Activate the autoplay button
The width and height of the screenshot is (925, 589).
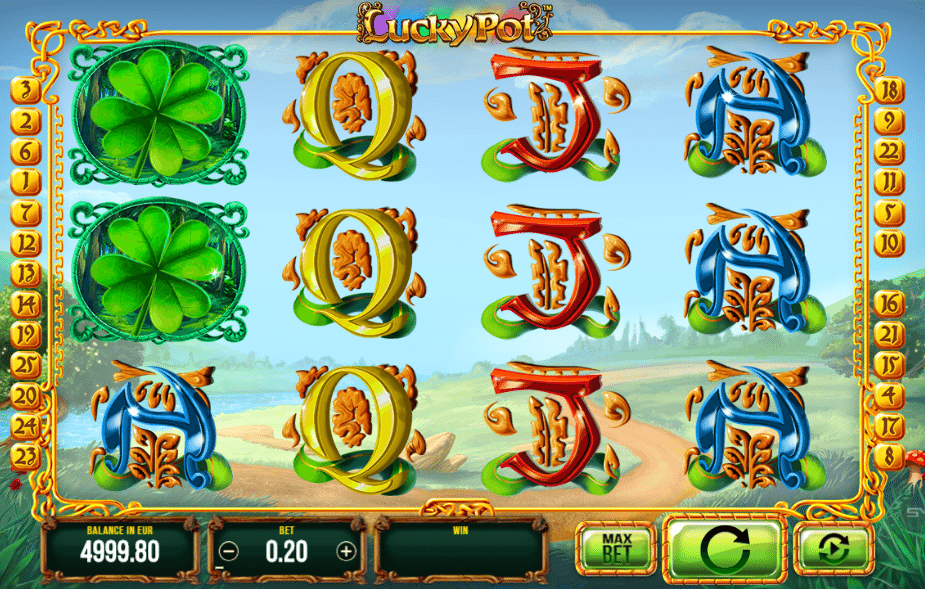point(834,548)
